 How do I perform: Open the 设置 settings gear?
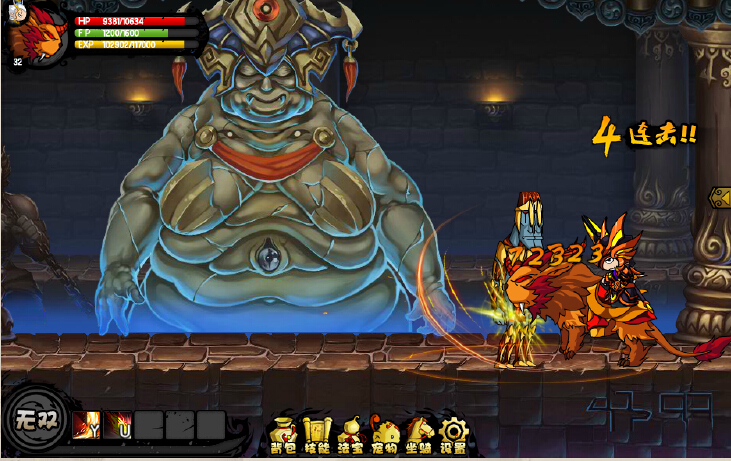[x=453, y=434]
